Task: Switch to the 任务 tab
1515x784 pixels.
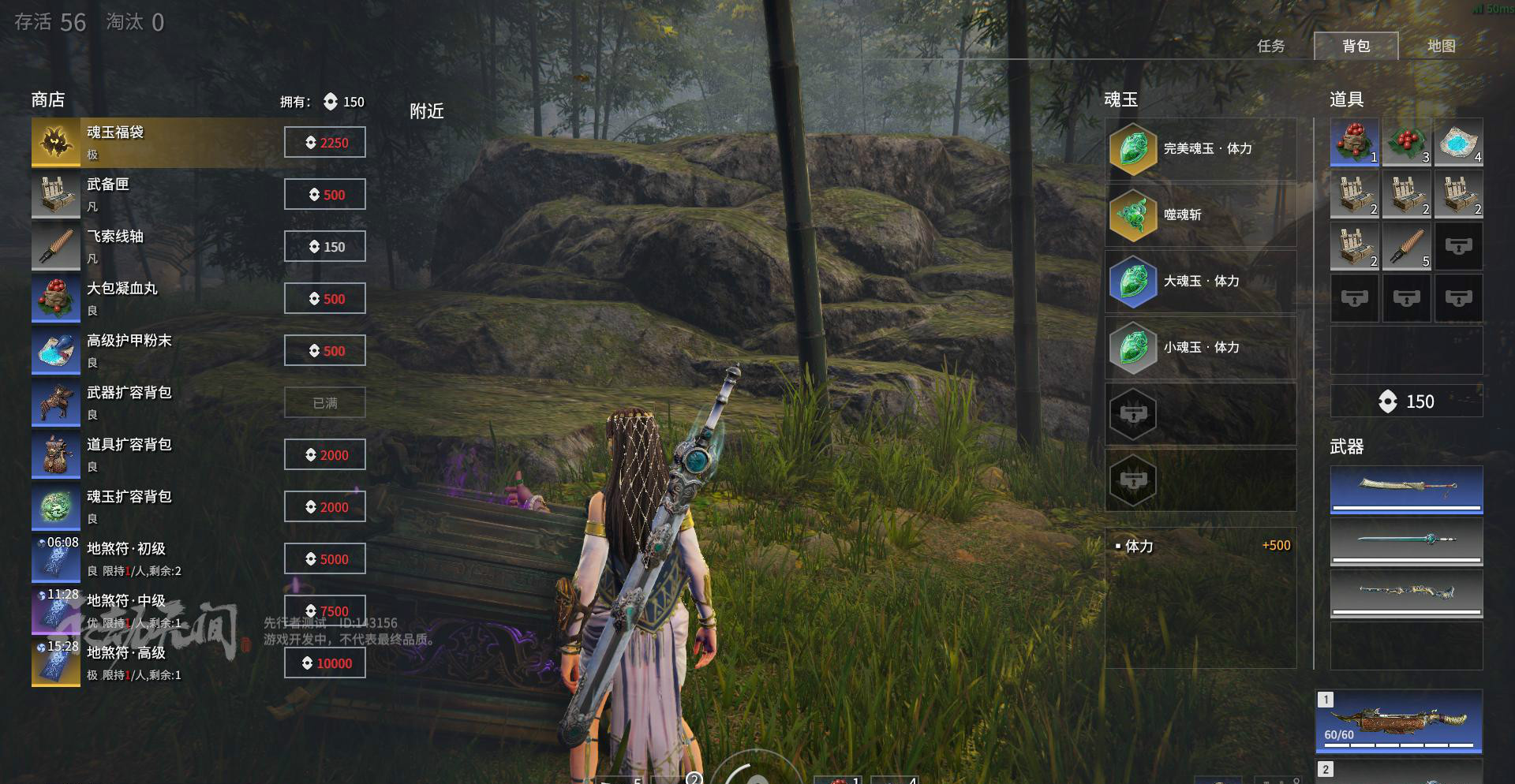Action: [1270, 47]
